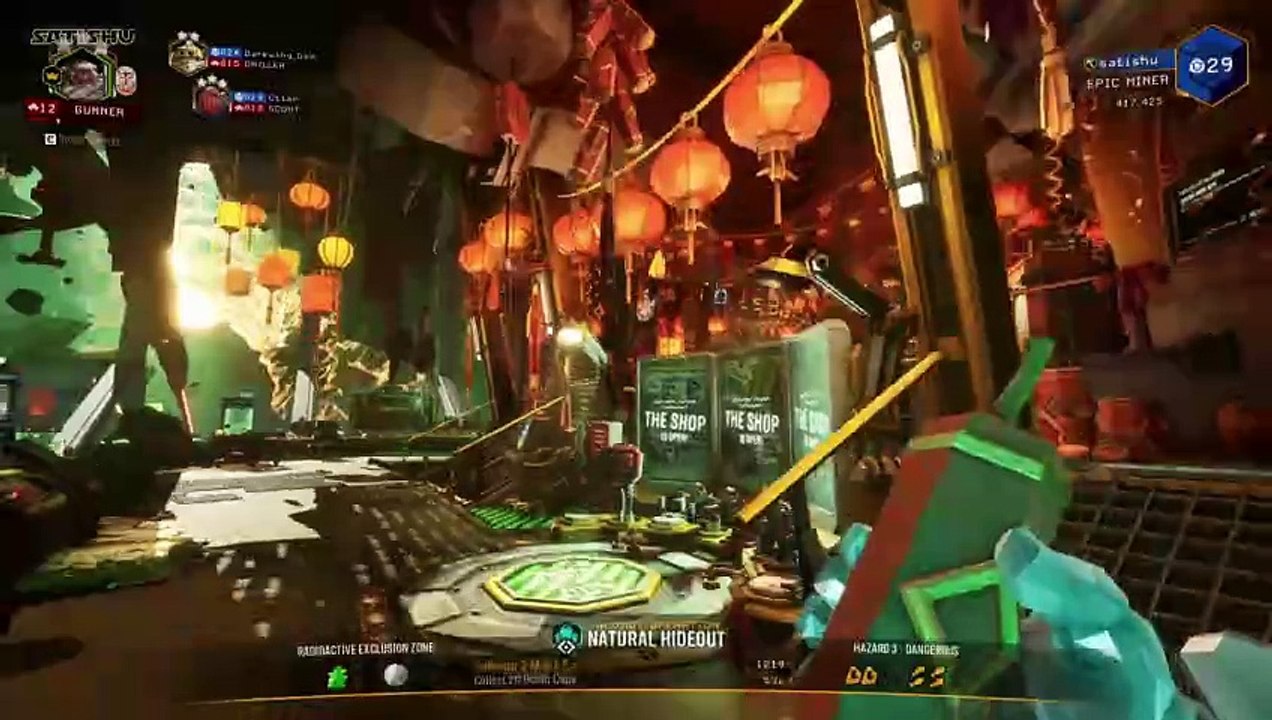Select the green Radioactive Exclusion Zone resource icon
Image resolution: width=1272 pixels, height=720 pixels.
point(338,677)
